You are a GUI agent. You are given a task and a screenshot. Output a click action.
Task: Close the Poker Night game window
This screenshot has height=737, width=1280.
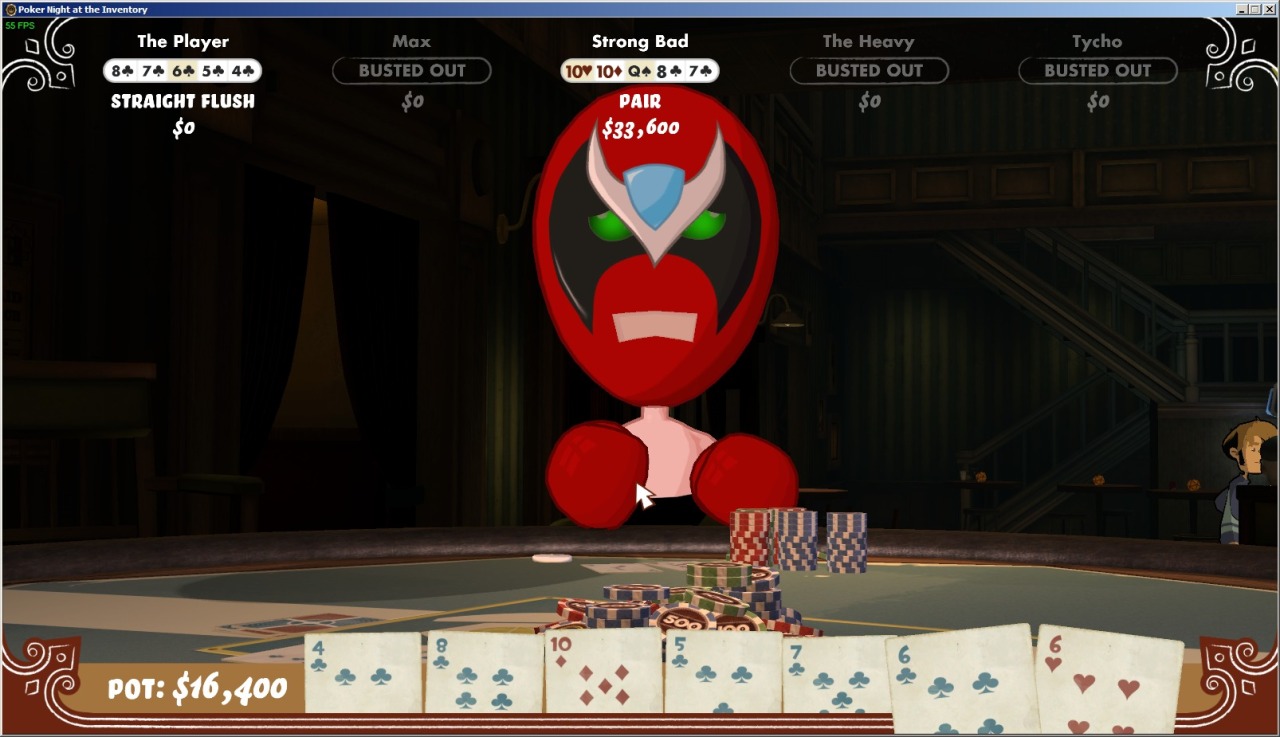(1270, 9)
